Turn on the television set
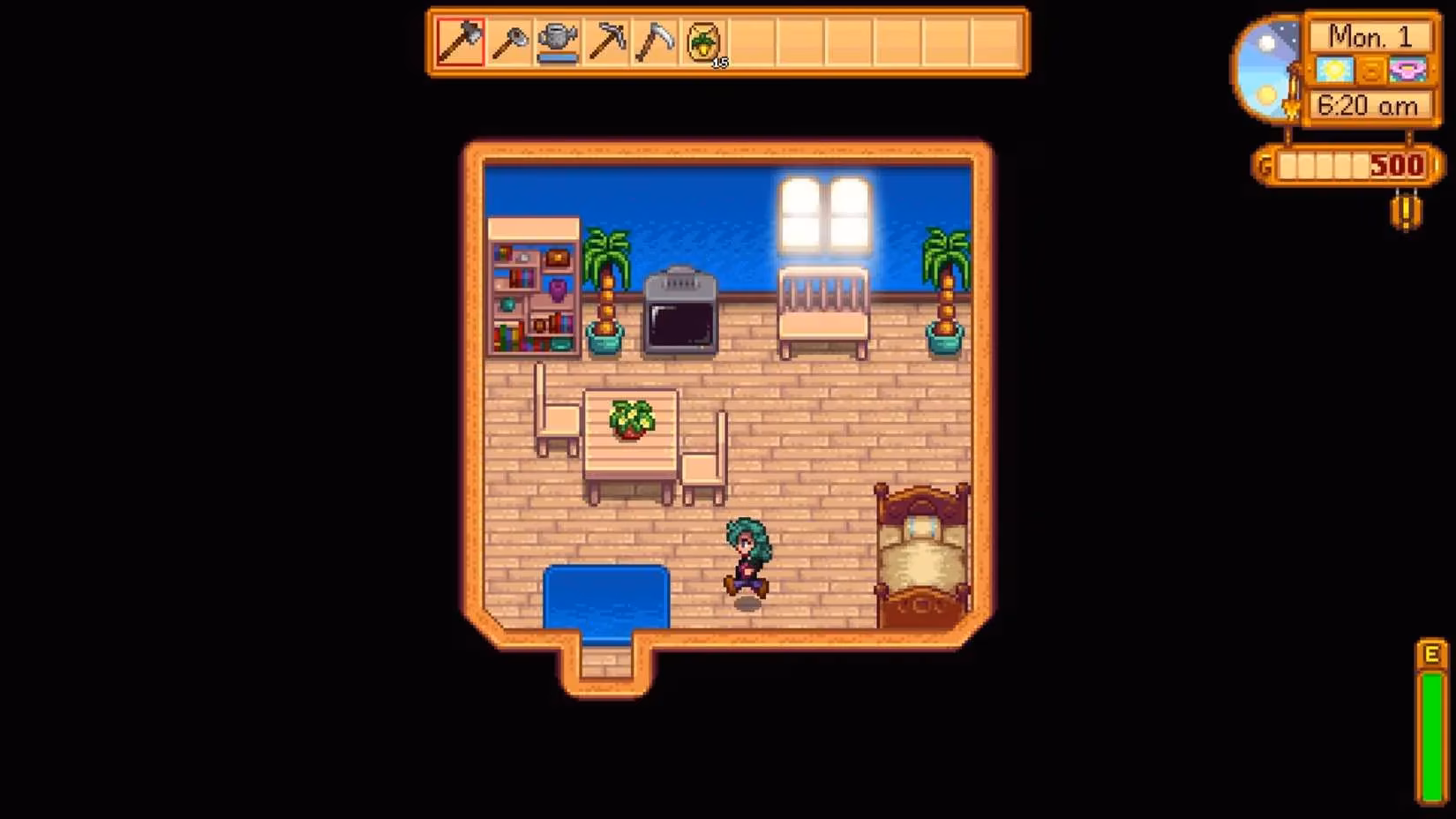This screenshot has height=819, width=1456. point(680,313)
